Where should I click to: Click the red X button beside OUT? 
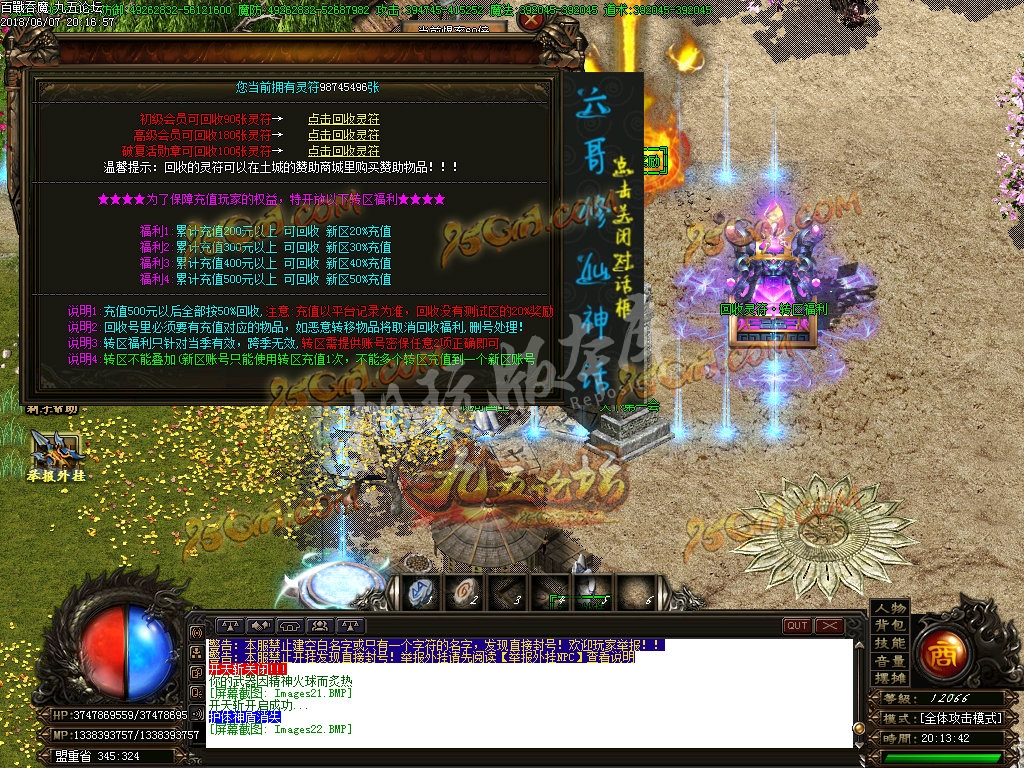click(830, 626)
